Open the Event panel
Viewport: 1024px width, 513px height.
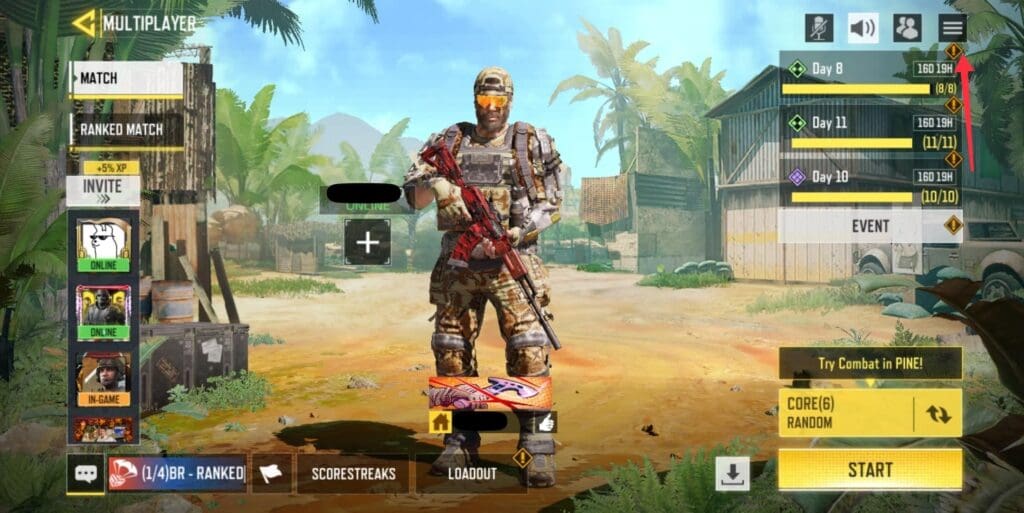[869, 226]
